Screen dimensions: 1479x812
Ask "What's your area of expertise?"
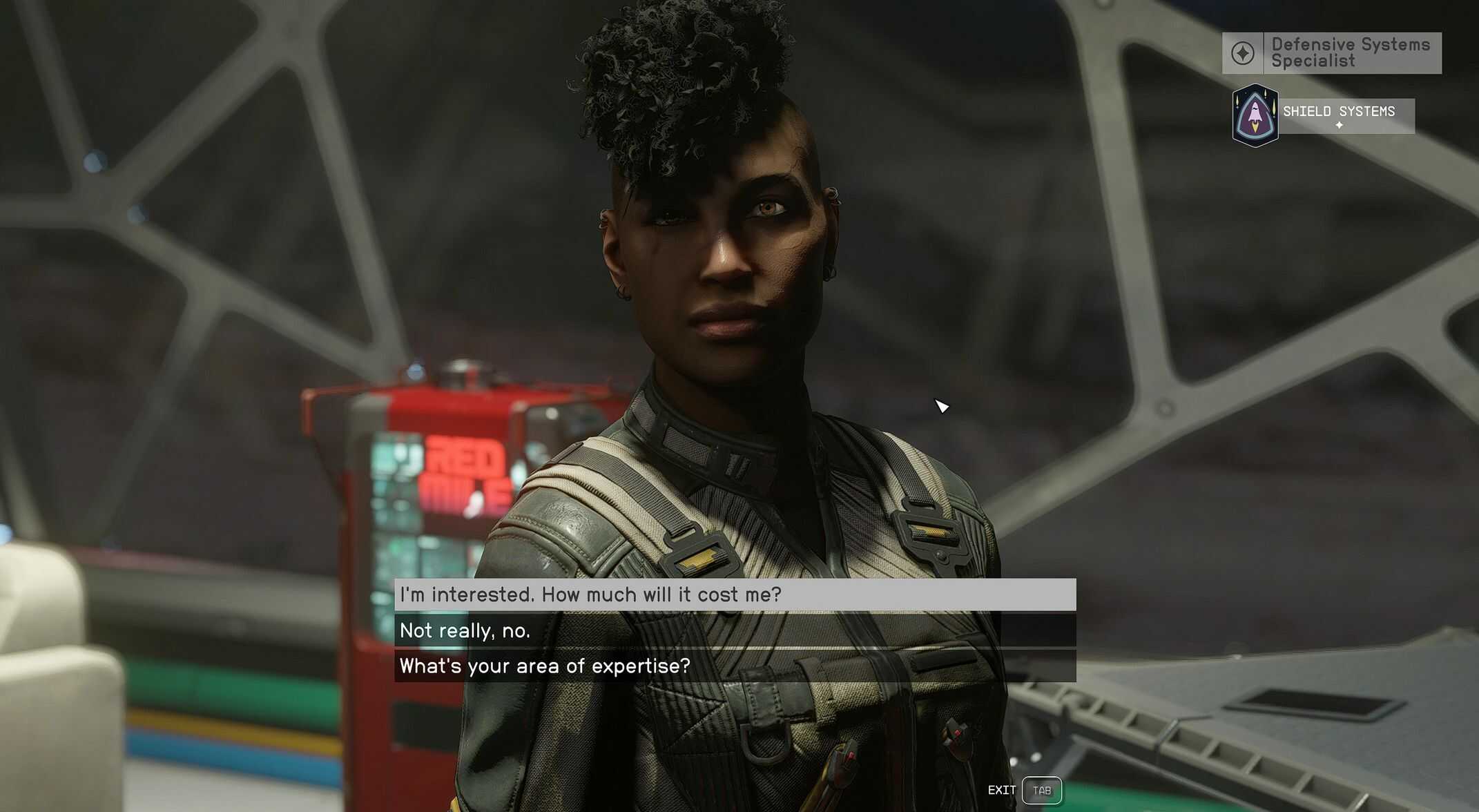tap(734, 666)
